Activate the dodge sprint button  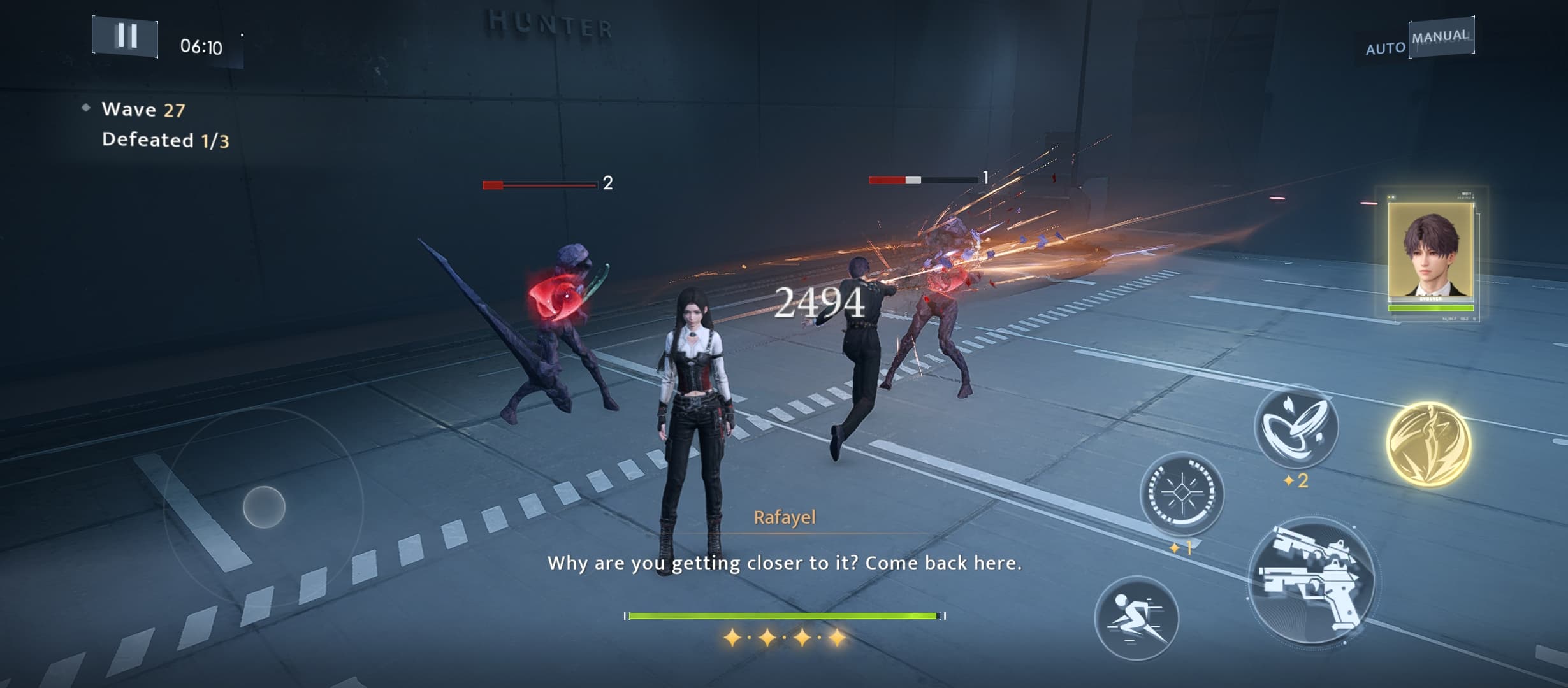tap(1136, 618)
